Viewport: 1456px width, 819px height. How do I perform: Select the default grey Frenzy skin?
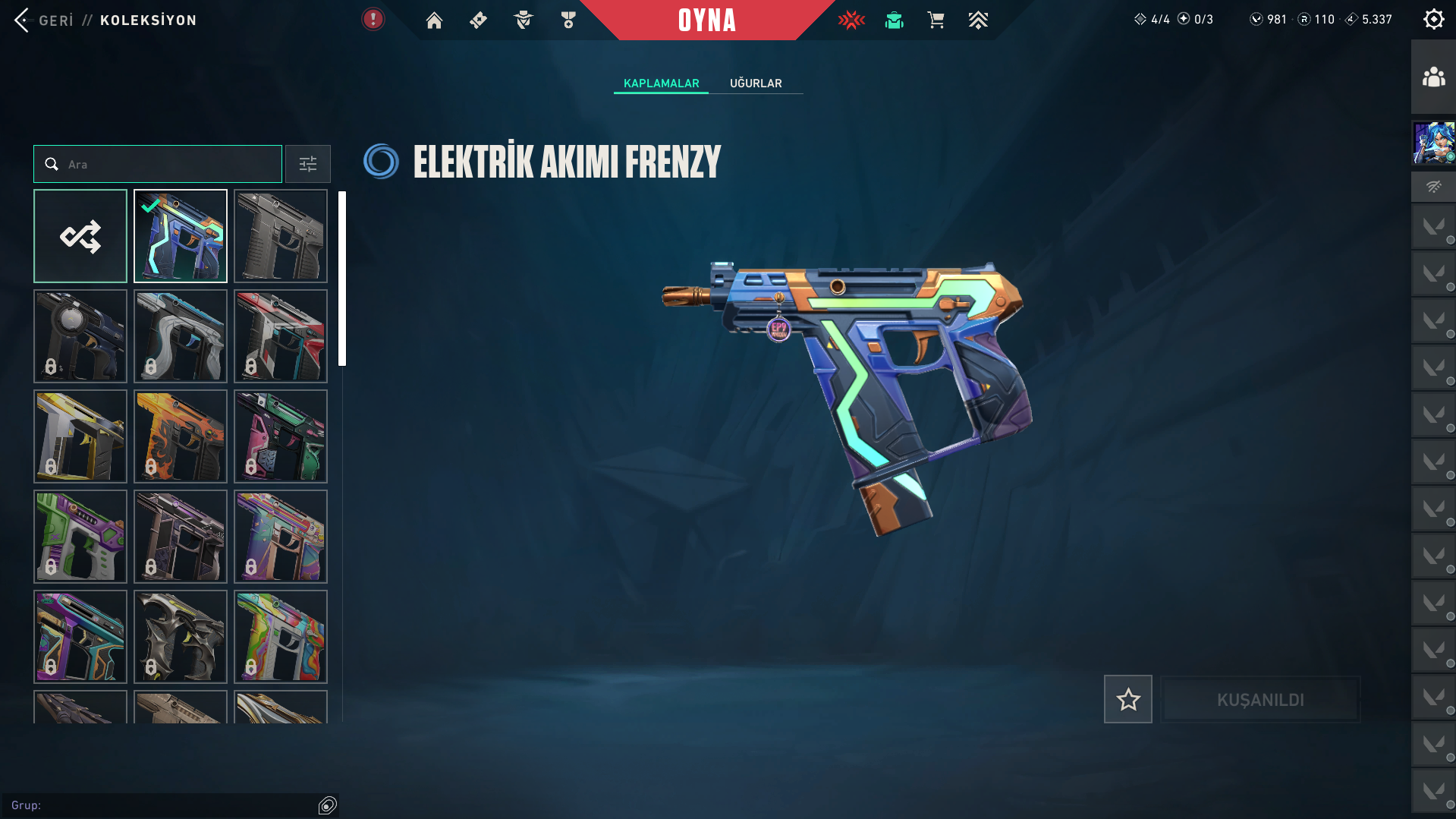[x=281, y=236]
